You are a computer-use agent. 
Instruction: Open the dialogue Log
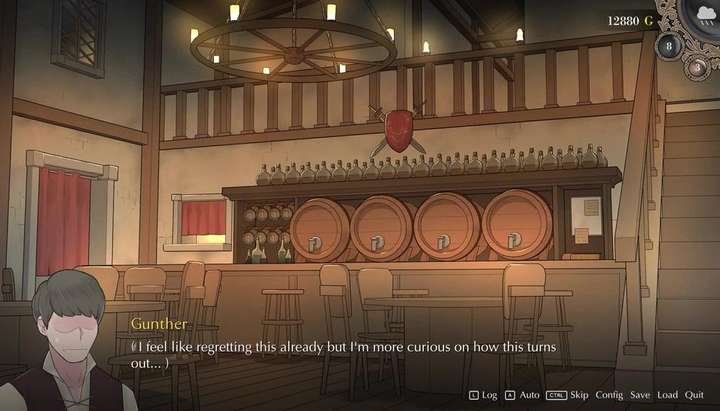click(489, 395)
